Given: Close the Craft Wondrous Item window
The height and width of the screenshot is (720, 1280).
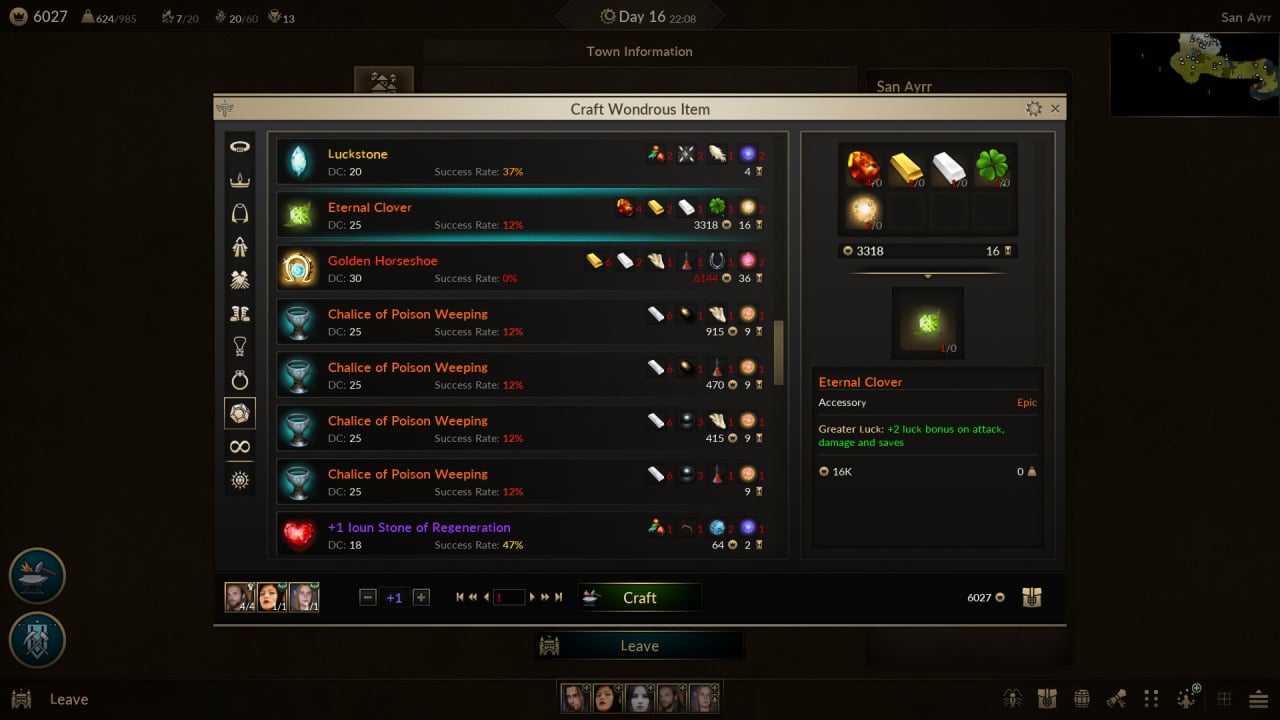Looking at the screenshot, I should [1055, 109].
